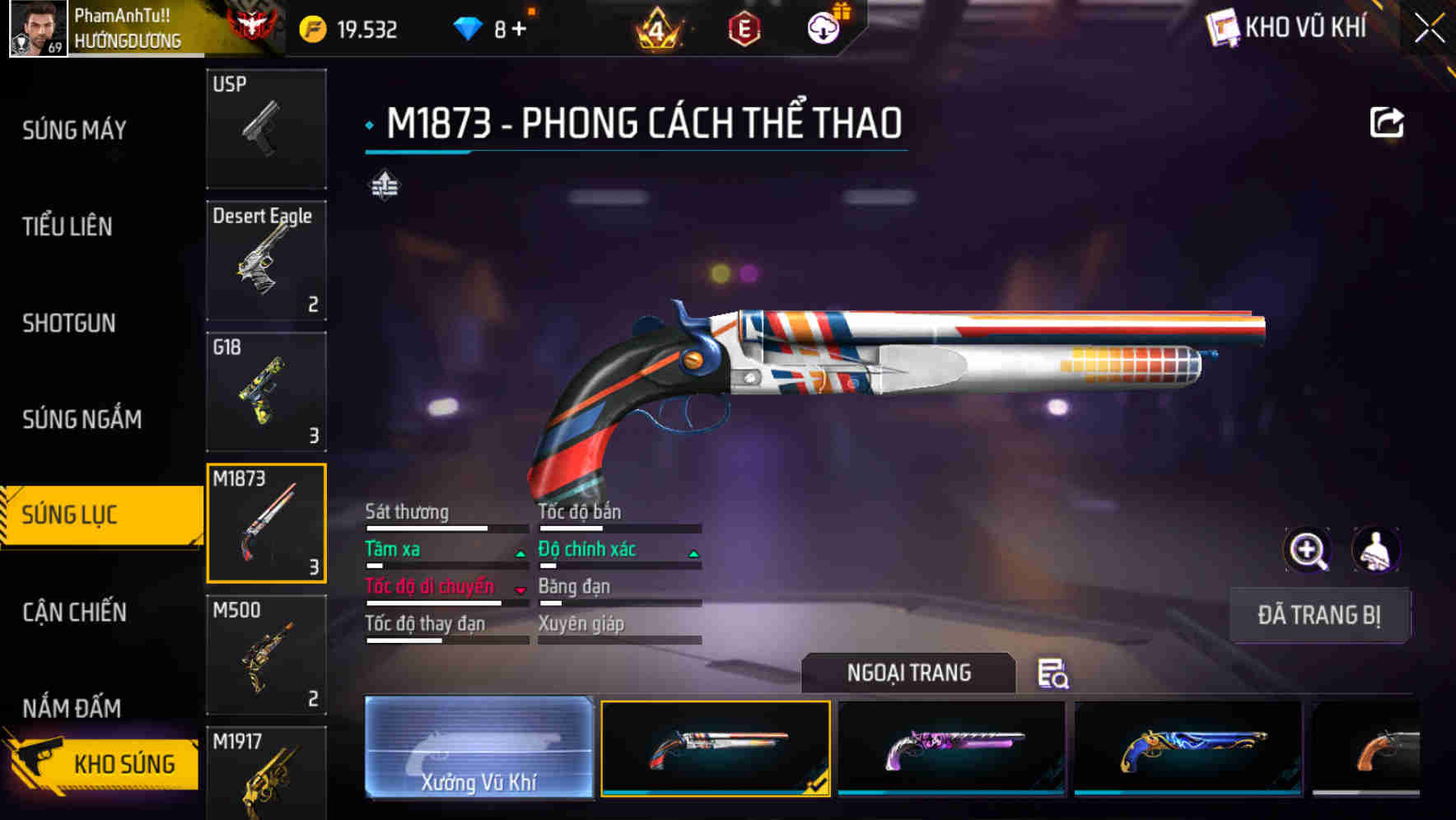Close the weapon armory screen
The height and width of the screenshot is (820, 1456).
[x=1429, y=29]
